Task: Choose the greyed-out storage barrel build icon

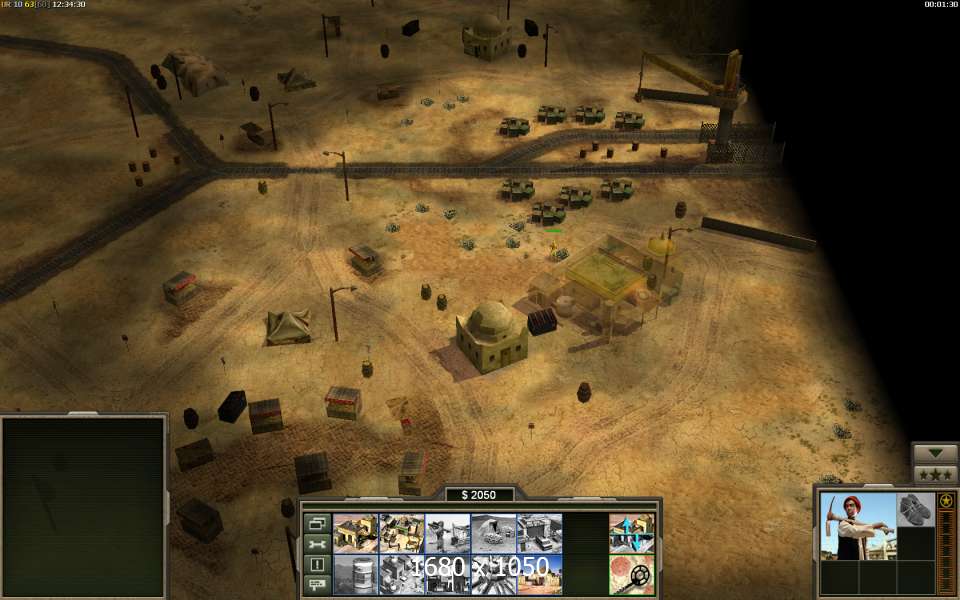Action: click(355, 575)
